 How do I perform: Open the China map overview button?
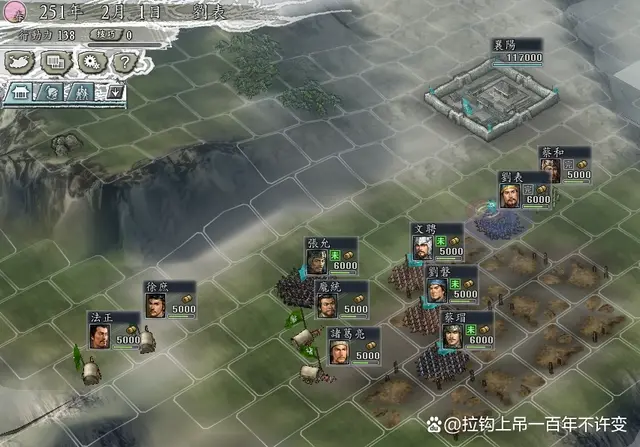(20, 61)
